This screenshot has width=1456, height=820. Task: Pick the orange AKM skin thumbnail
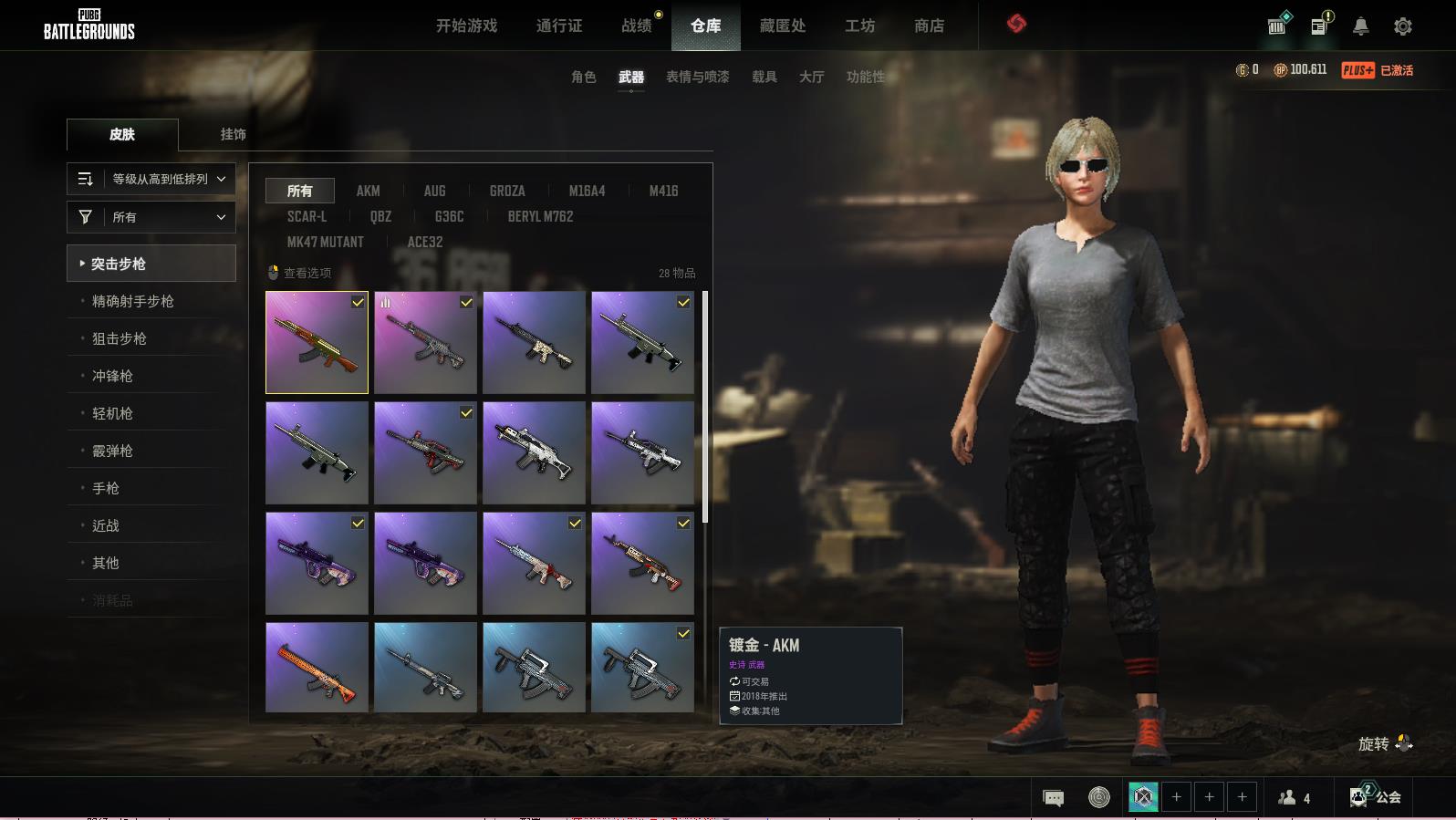[317, 667]
